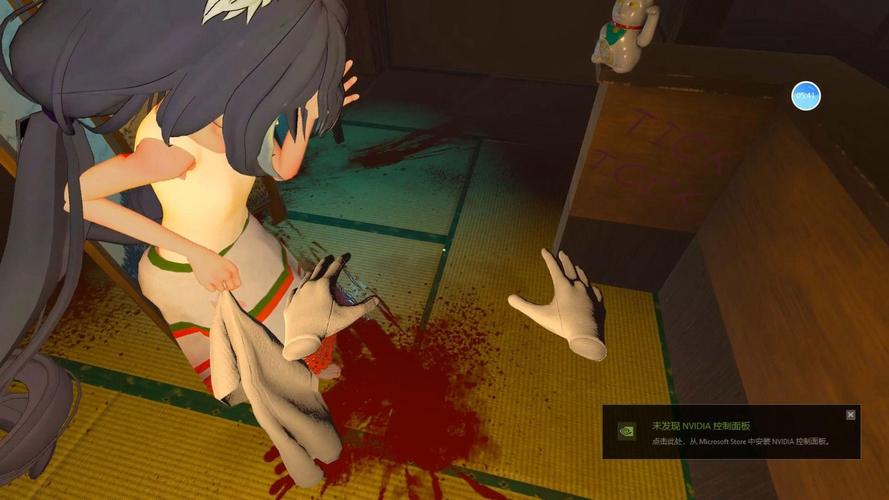Close the NVIDIA control panel notification
Viewport: 889px width, 500px height.
[x=851, y=414]
